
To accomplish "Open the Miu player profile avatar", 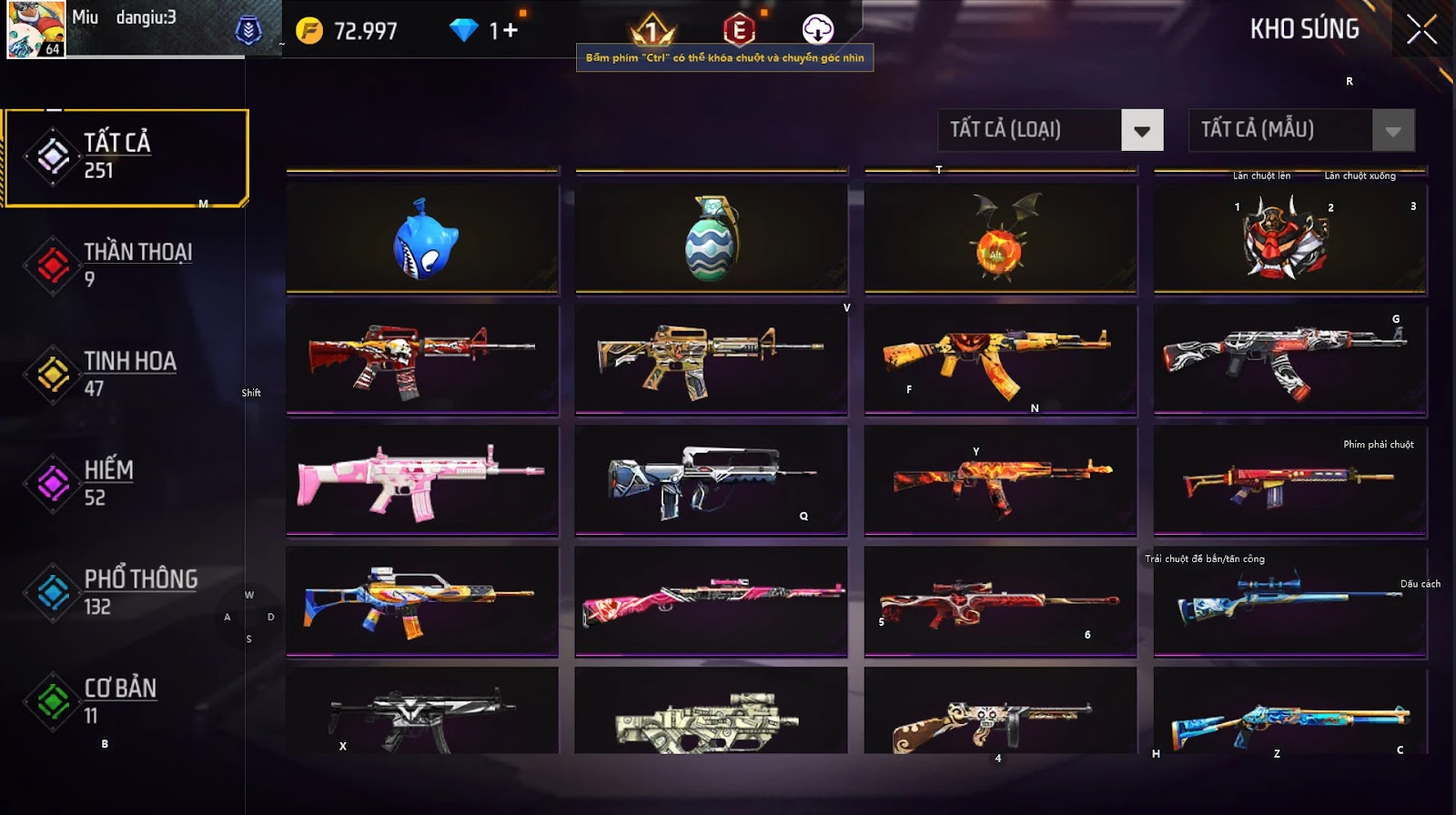I will coord(36,29).
